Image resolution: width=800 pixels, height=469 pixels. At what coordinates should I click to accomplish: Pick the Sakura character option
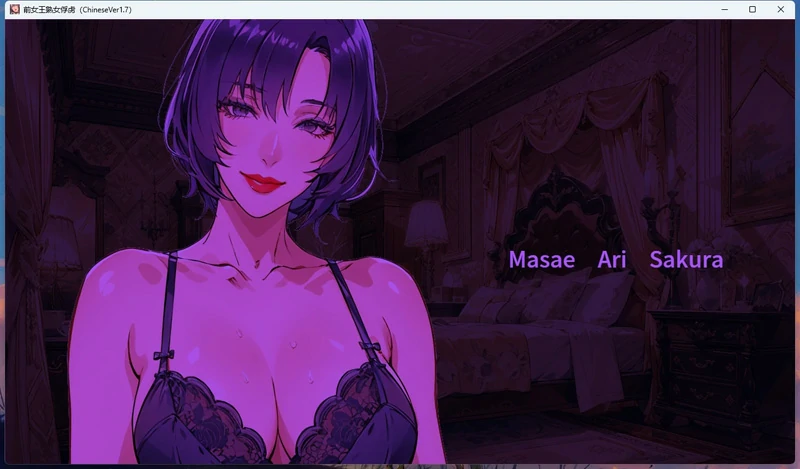(x=686, y=260)
